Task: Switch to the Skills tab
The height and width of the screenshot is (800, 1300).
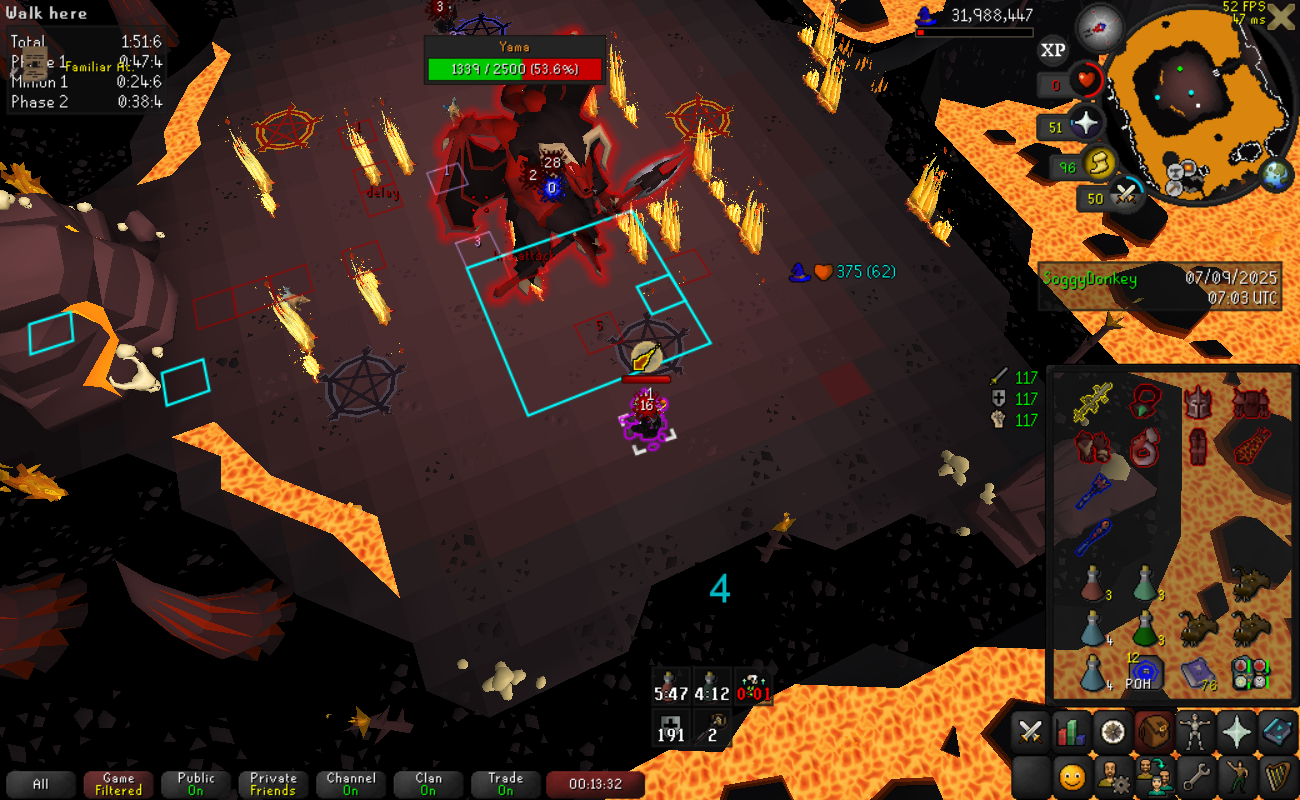Action: click(1071, 733)
